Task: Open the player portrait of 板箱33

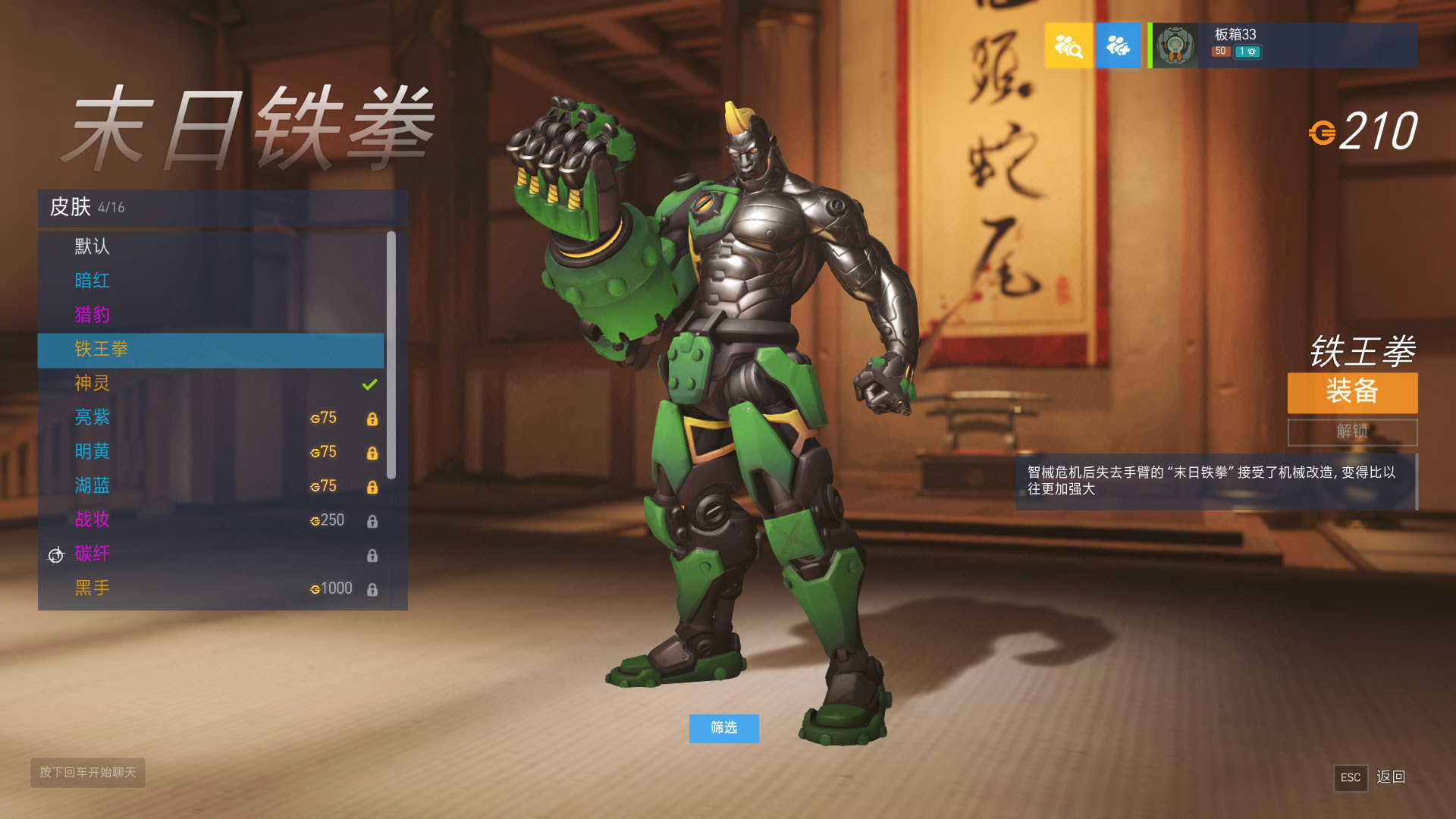Action: click(x=1175, y=45)
